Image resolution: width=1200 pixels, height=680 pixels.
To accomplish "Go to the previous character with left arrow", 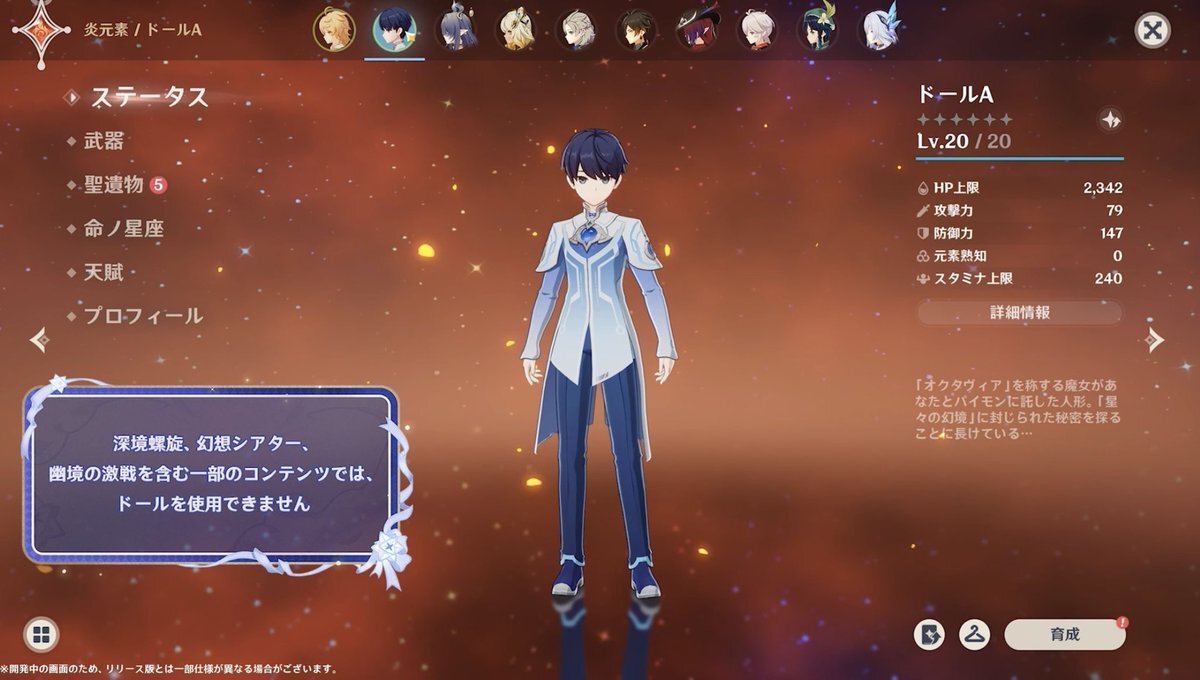I will tap(40, 340).
